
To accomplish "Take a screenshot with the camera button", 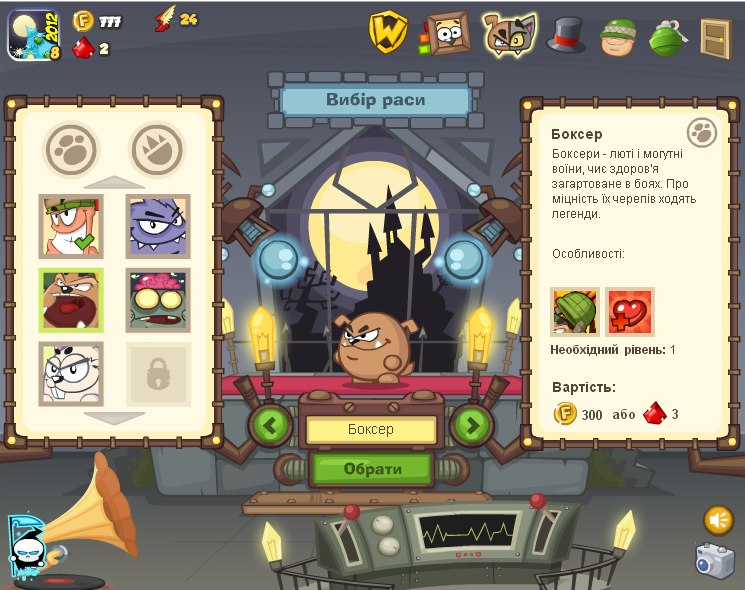I will pos(715,560).
